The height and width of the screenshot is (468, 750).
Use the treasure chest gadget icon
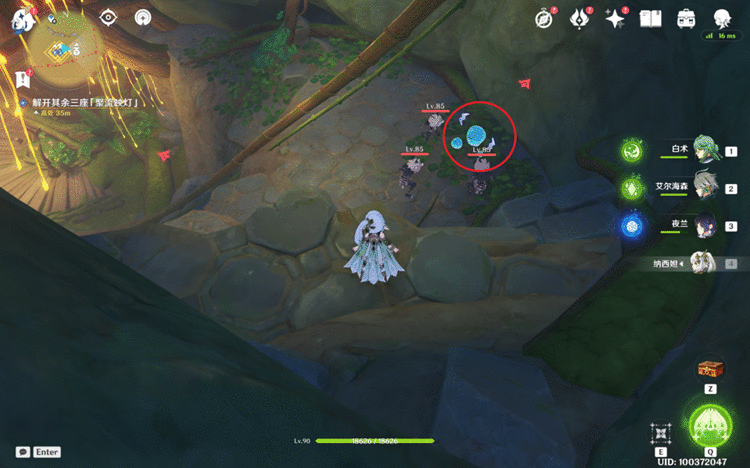[710, 370]
